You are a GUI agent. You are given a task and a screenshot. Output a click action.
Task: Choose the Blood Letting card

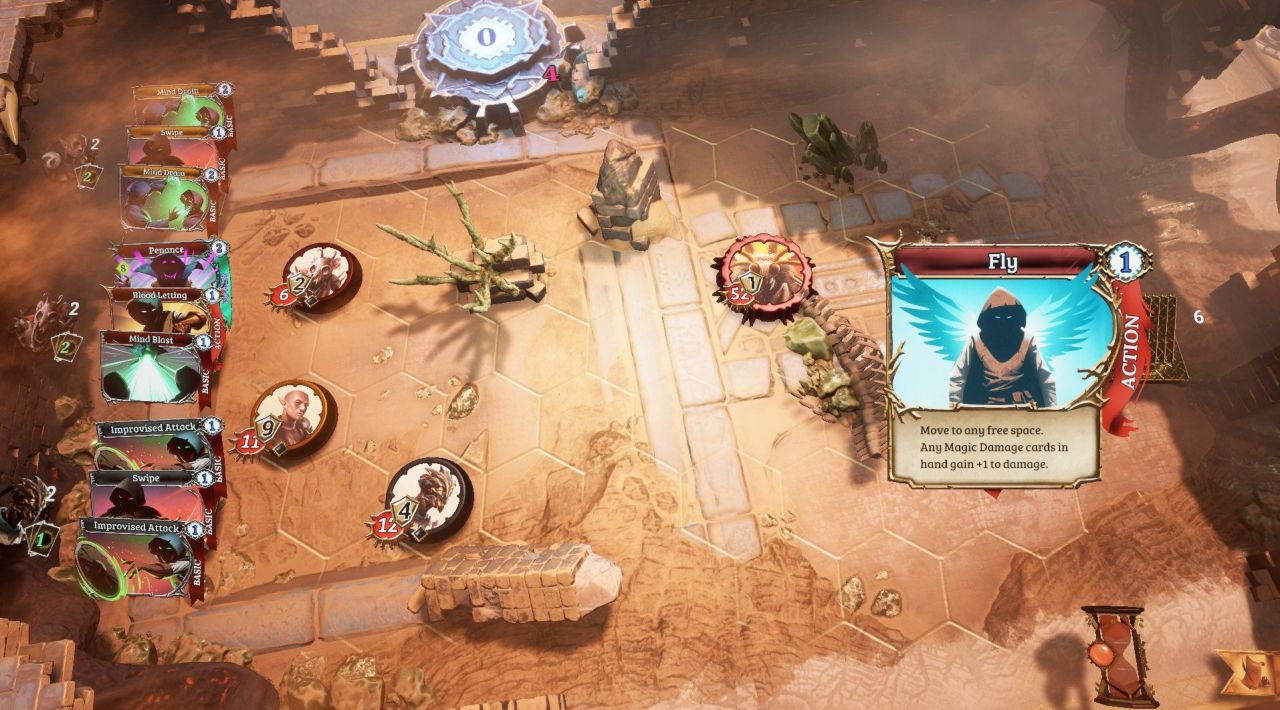click(160, 312)
